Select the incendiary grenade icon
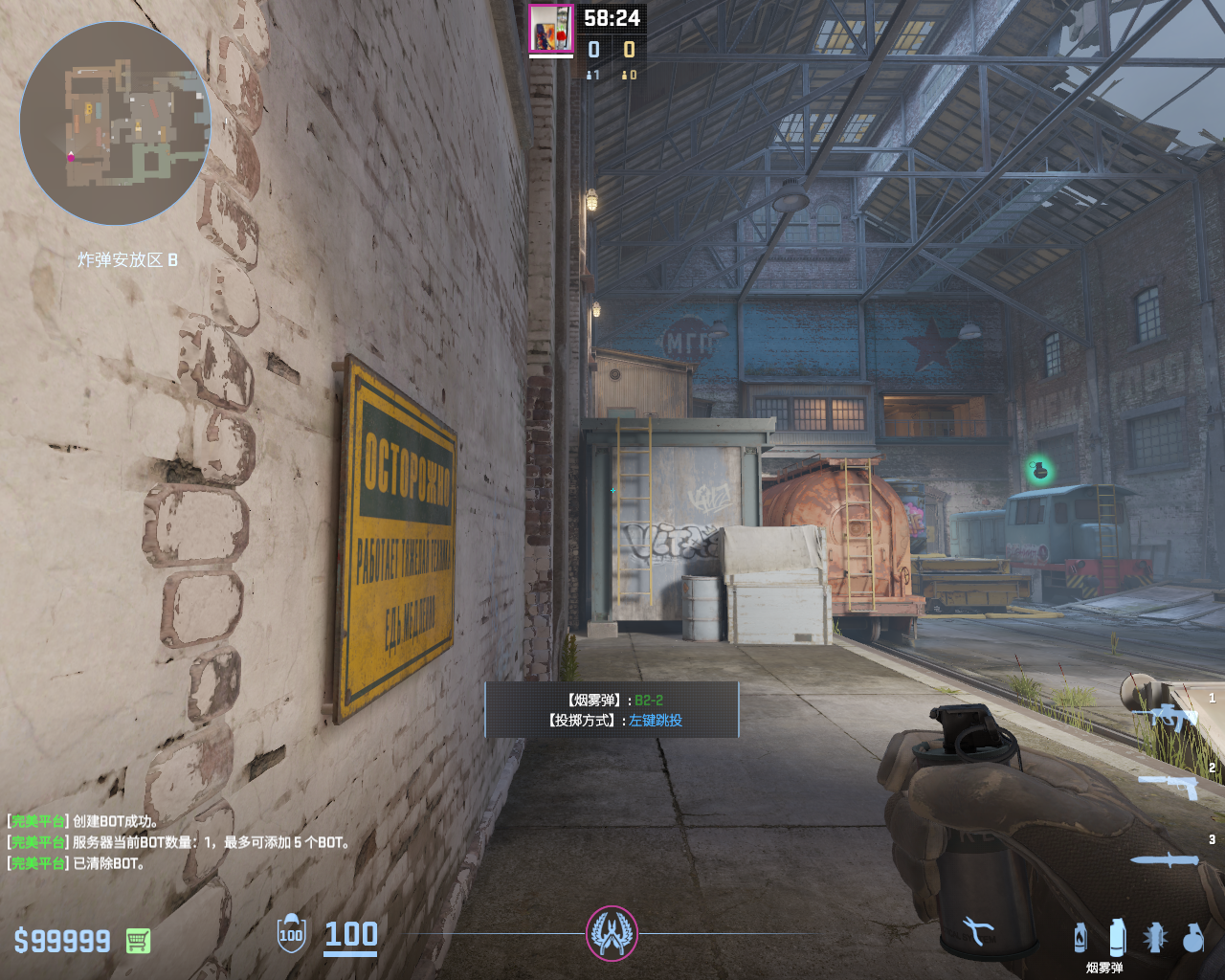Screen dimensions: 1225x980 (1080, 938)
